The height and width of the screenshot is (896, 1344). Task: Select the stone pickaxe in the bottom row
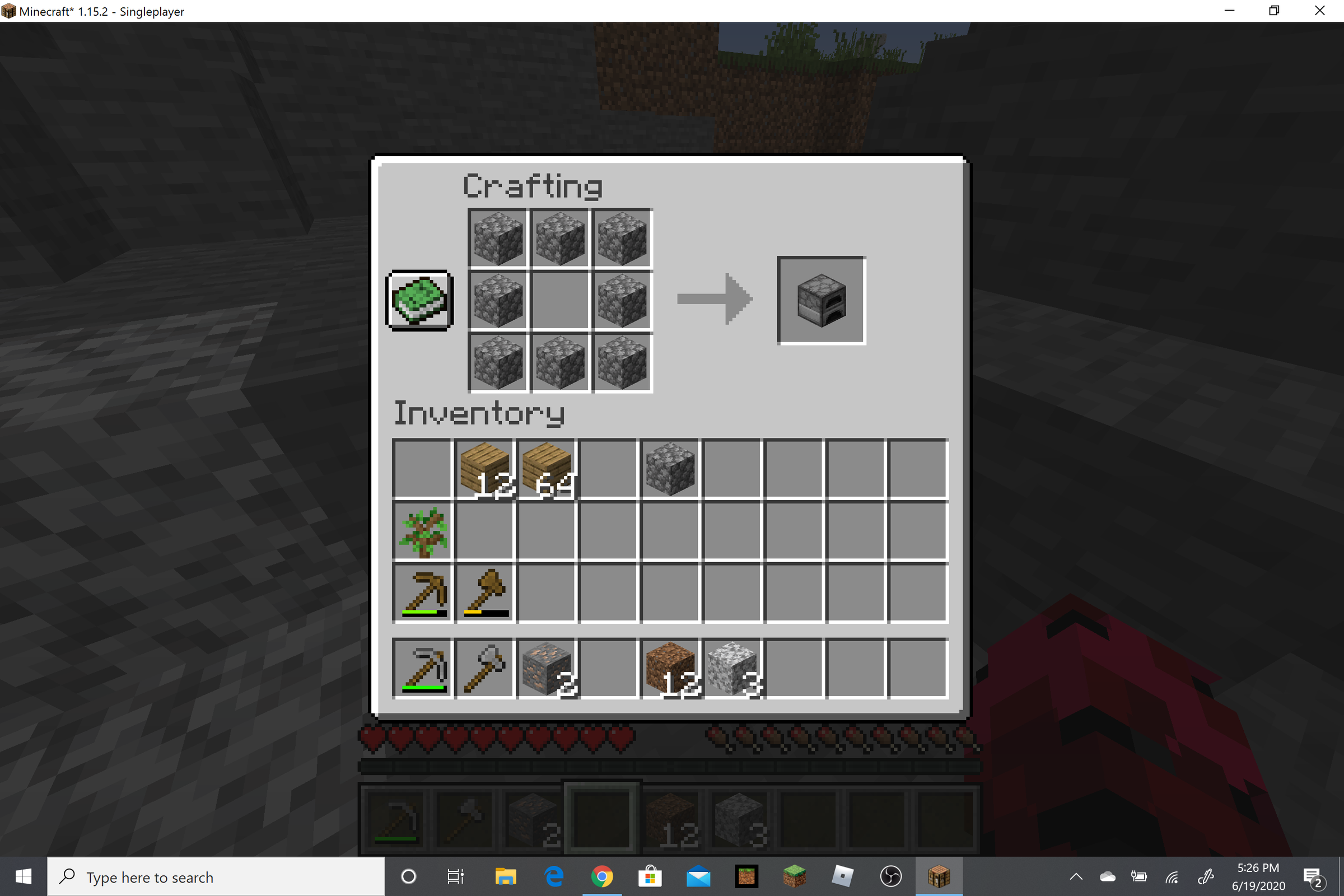click(x=423, y=669)
